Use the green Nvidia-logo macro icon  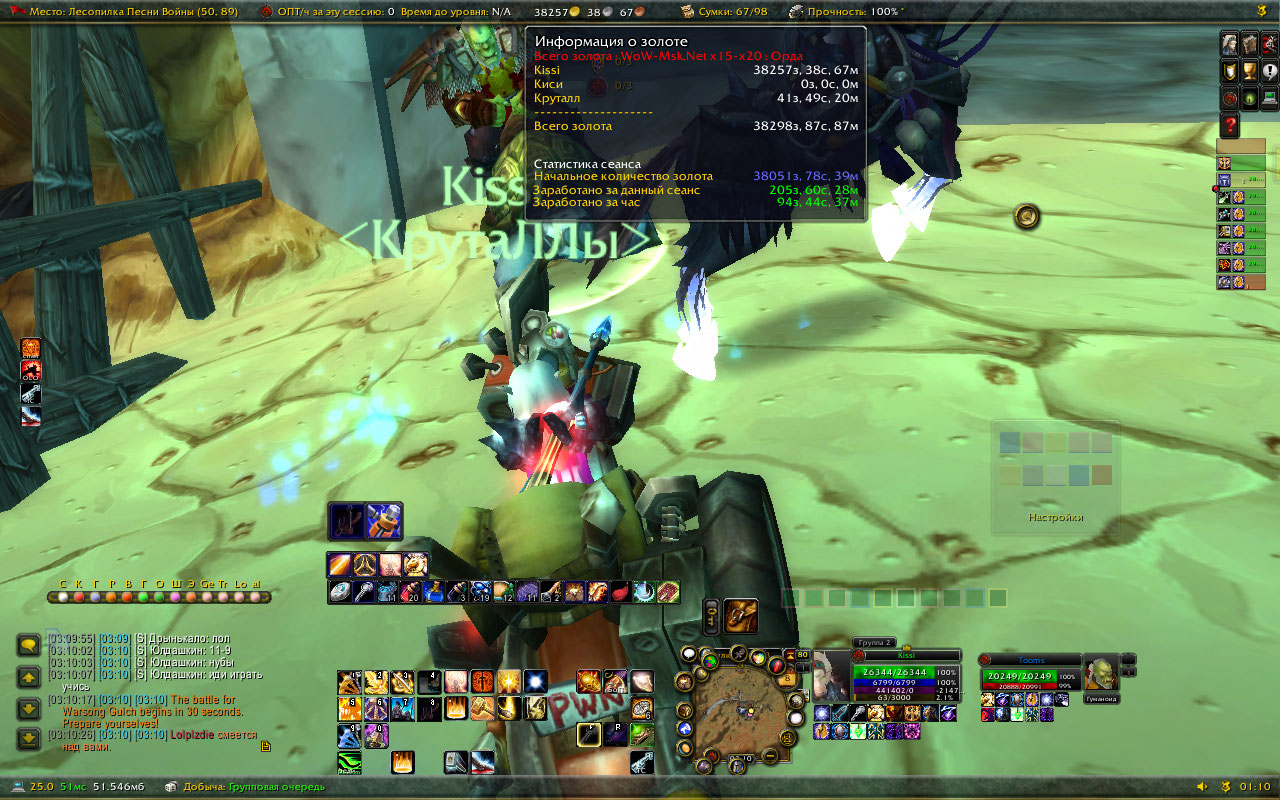coord(350,764)
